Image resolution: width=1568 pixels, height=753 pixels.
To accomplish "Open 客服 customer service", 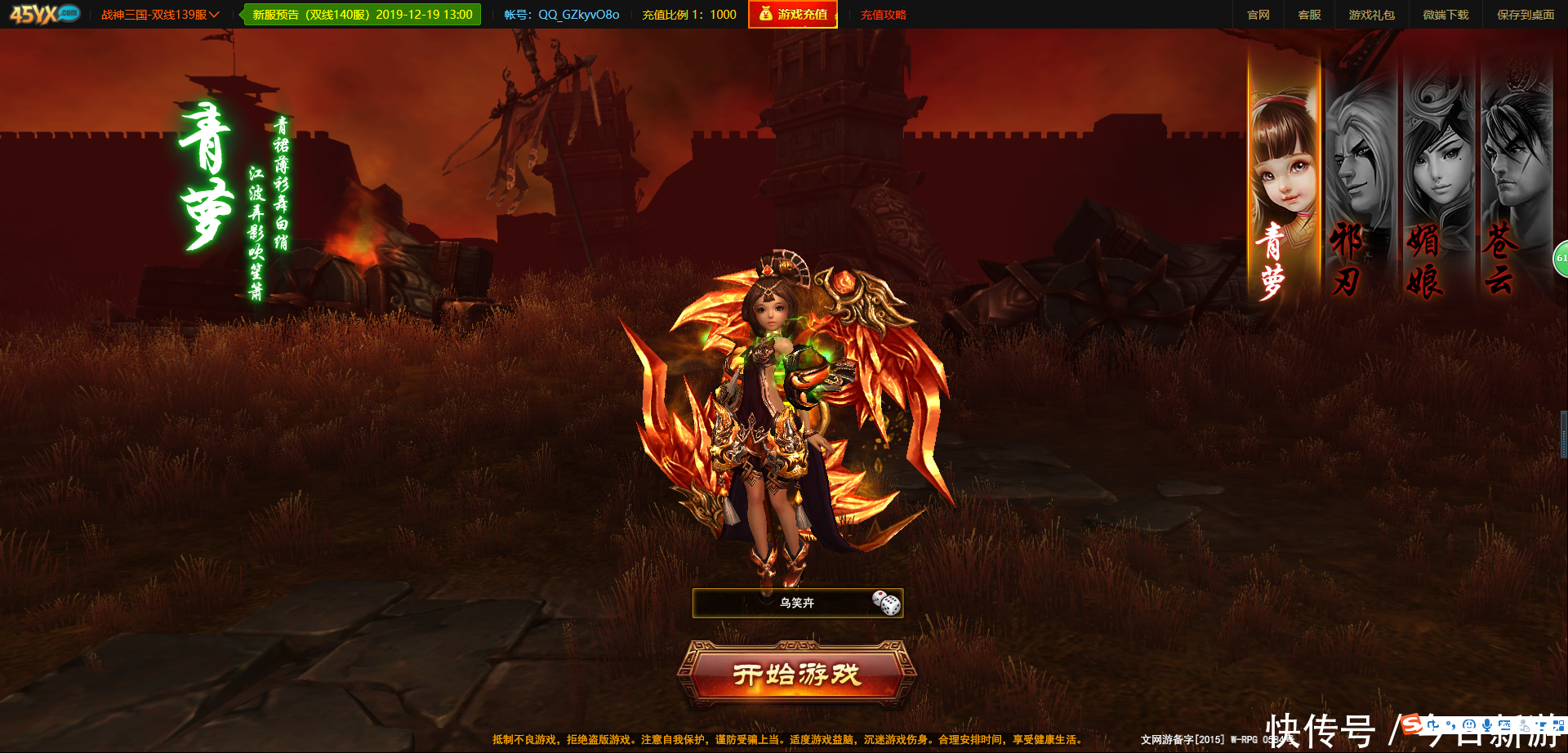I will [1309, 15].
